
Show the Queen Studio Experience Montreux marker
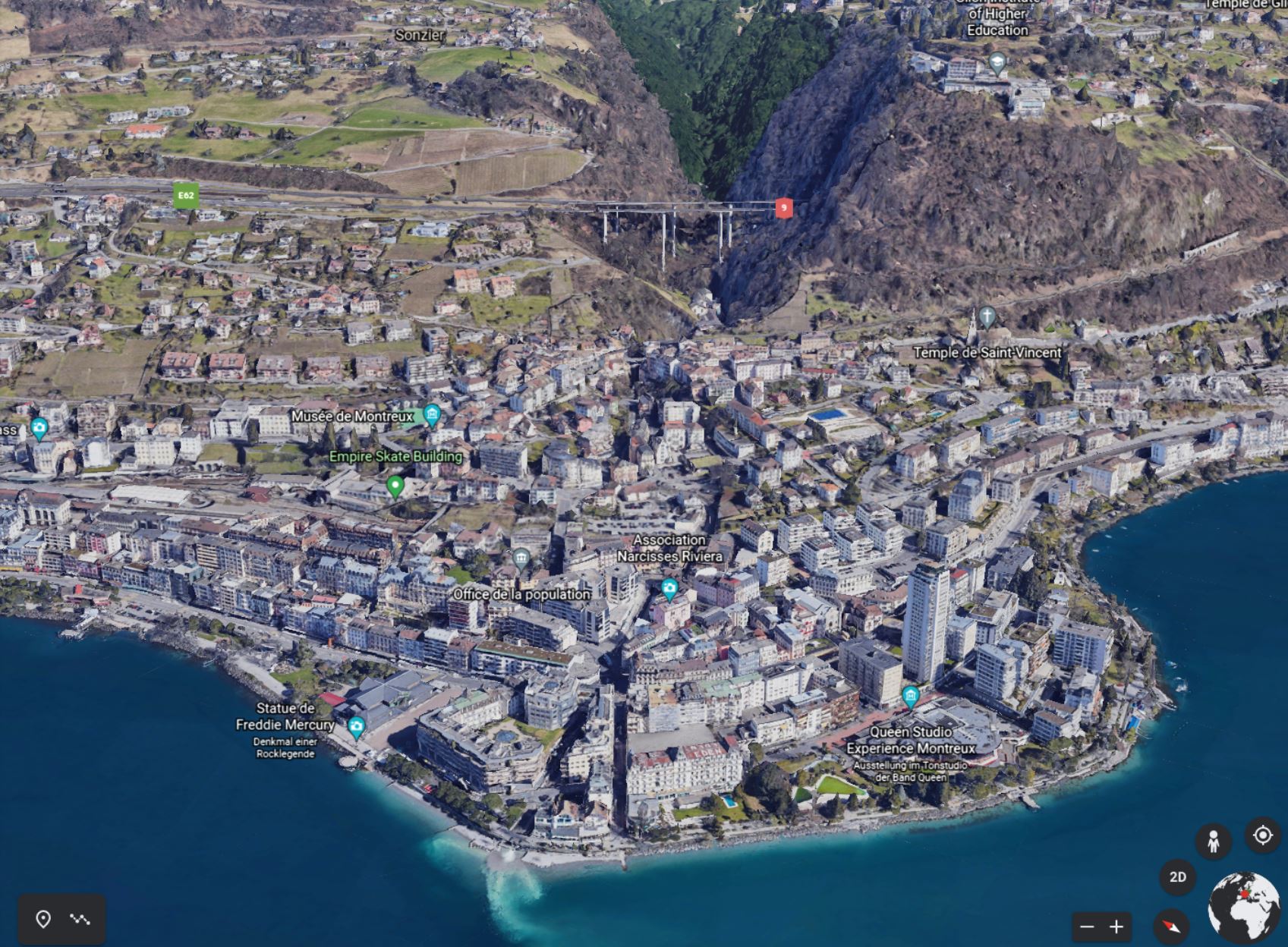[910, 695]
